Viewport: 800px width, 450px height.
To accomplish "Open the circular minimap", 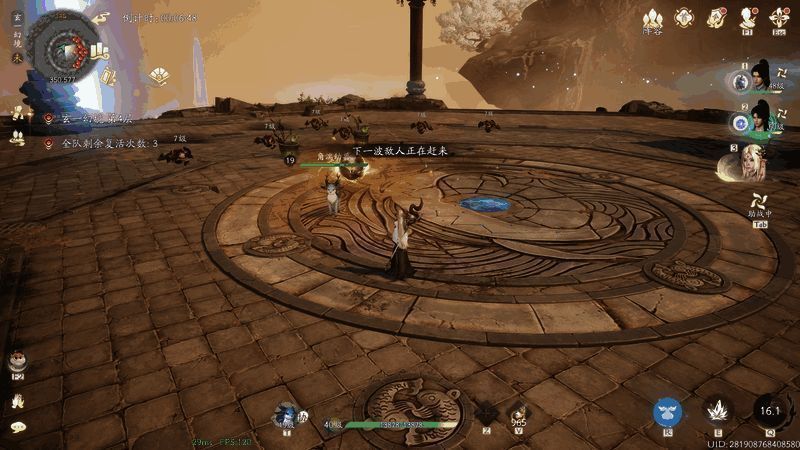I will [x=63, y=45].
